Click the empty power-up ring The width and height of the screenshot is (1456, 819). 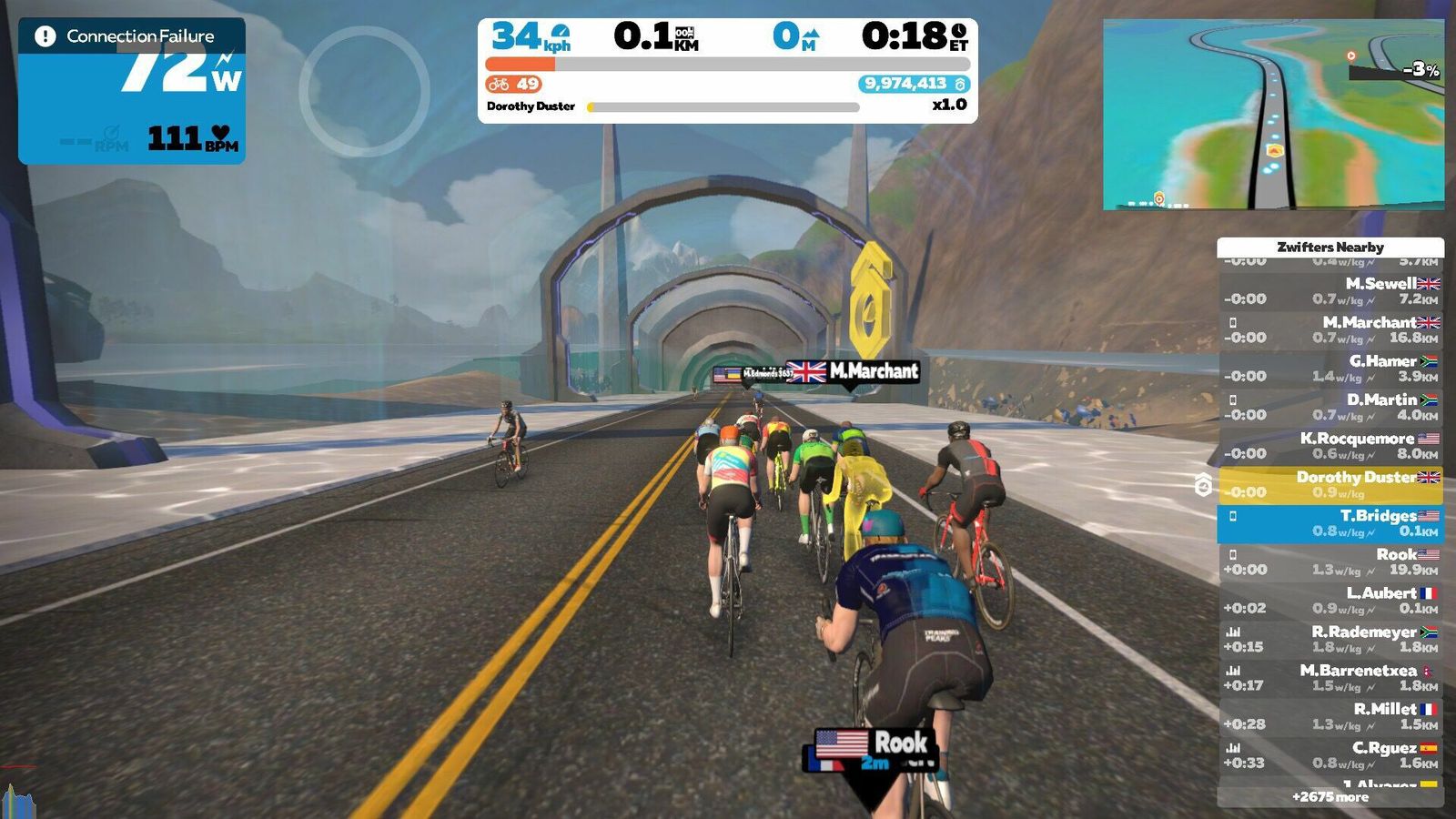pos(364,91)
